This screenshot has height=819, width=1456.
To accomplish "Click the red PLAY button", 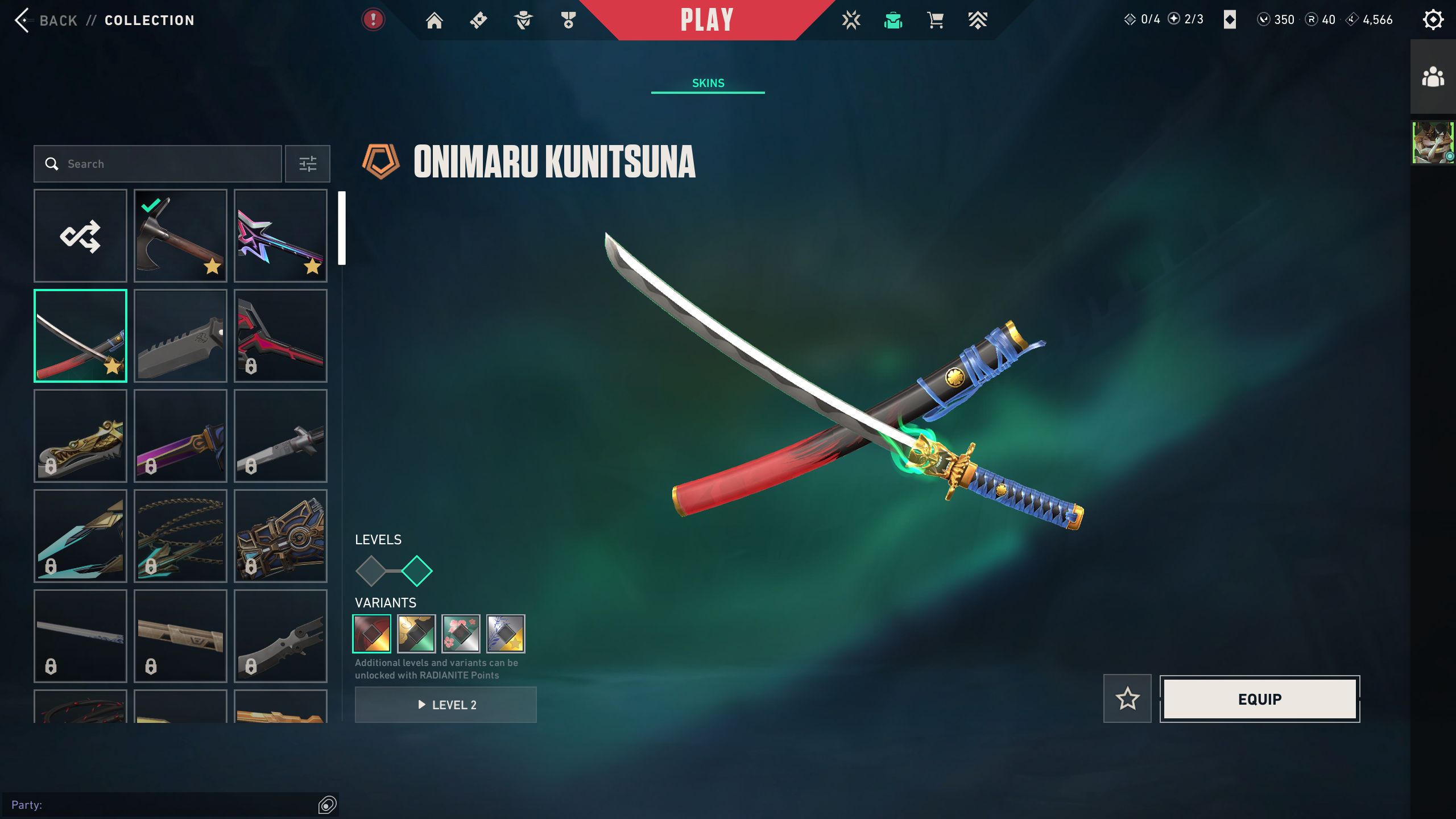I will pyautogui.click(x=707, y=20).
